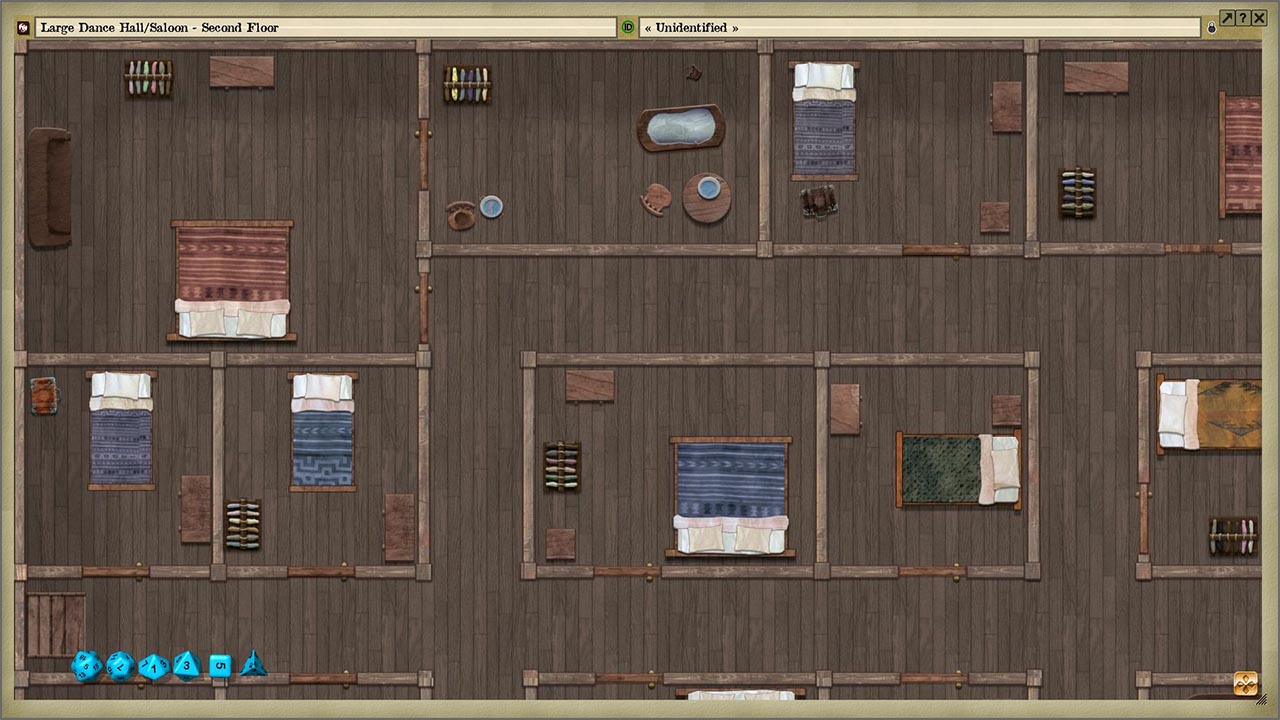Roll the pyramid-shaped d4 die

coord(254,666)
